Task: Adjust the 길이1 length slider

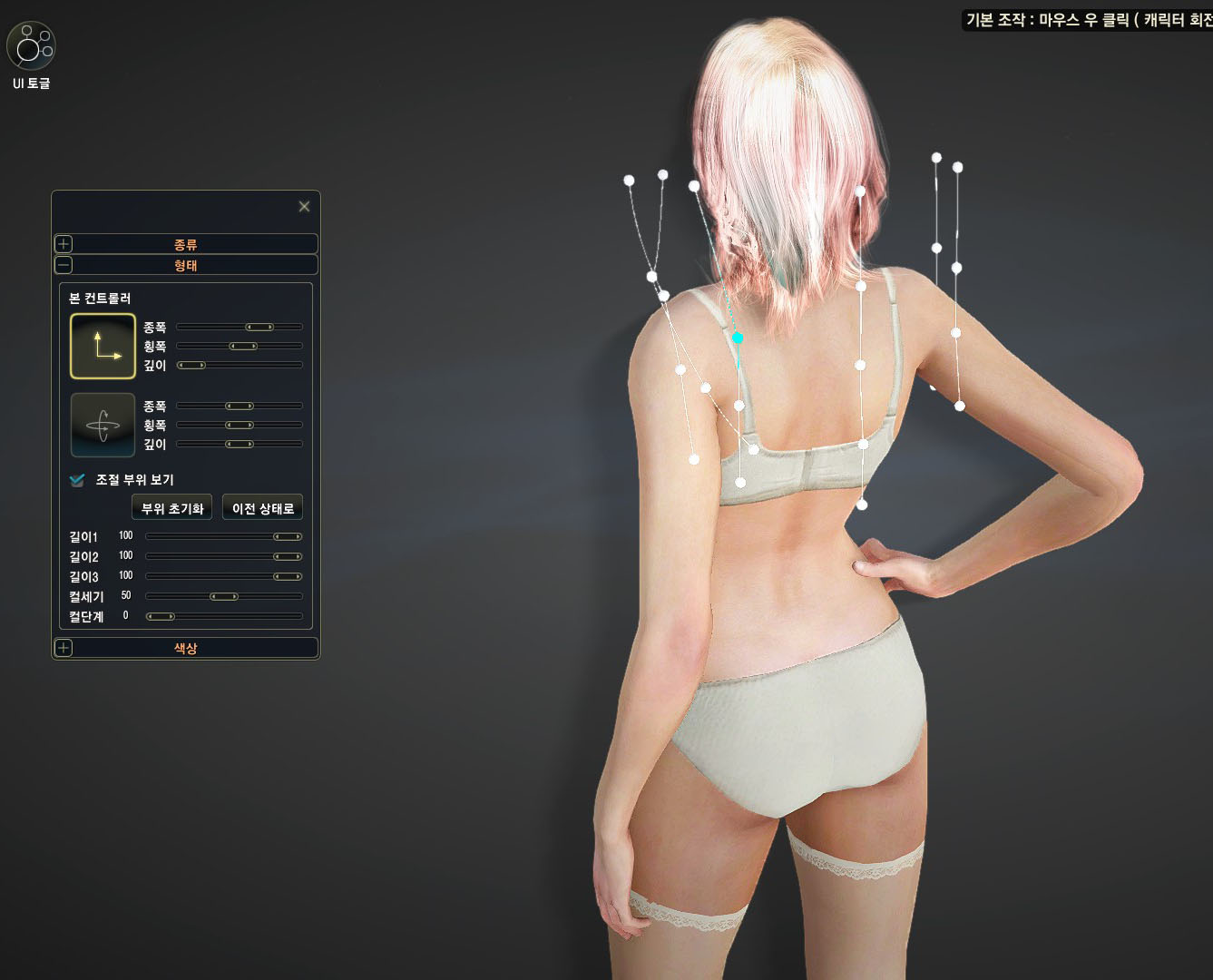Action: coord(288,537)
